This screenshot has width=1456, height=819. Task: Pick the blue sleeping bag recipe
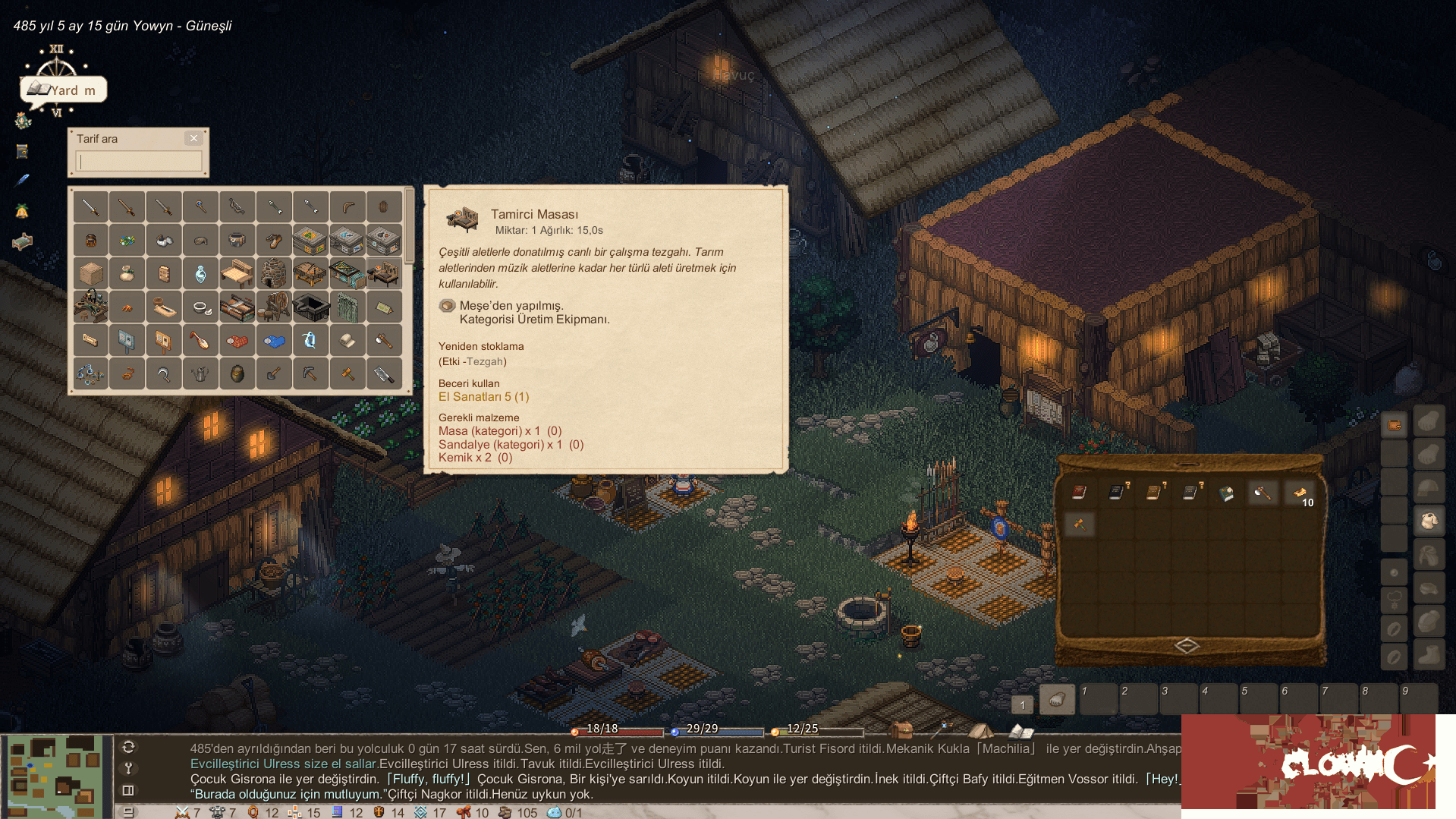pos(274,341)
